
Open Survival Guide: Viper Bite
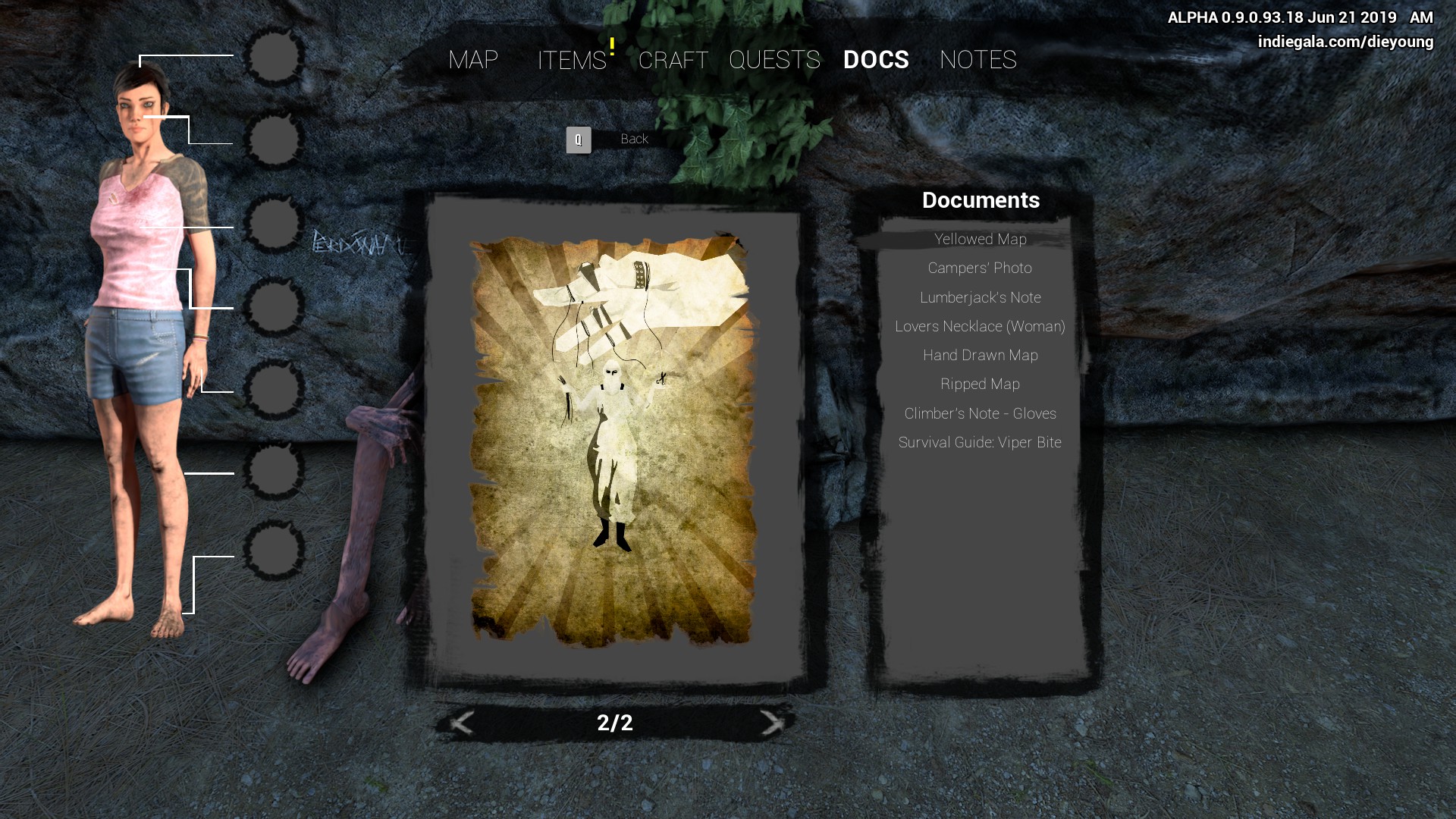tap(980, 443)
